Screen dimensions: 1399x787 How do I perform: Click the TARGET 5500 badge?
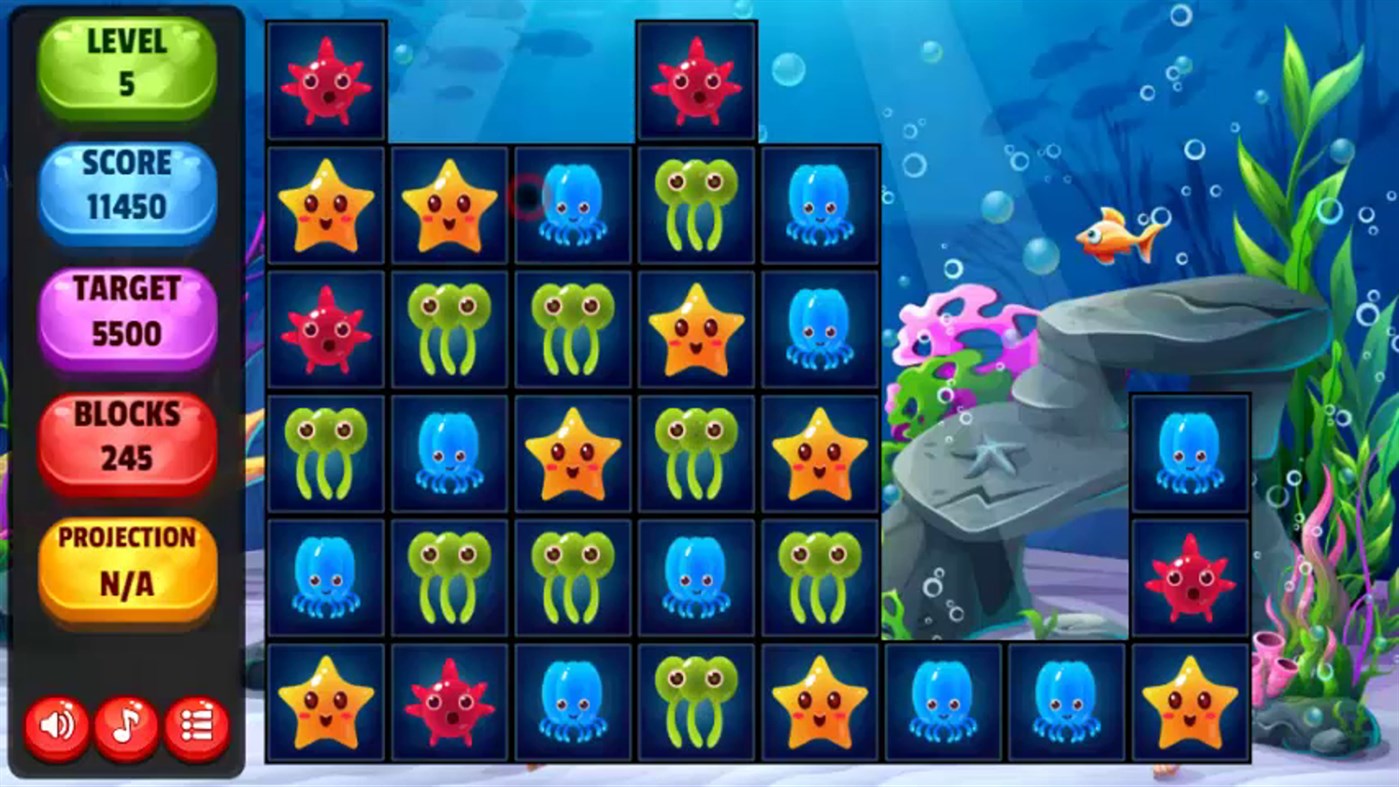pyautogui.click(x=128, y=312)
